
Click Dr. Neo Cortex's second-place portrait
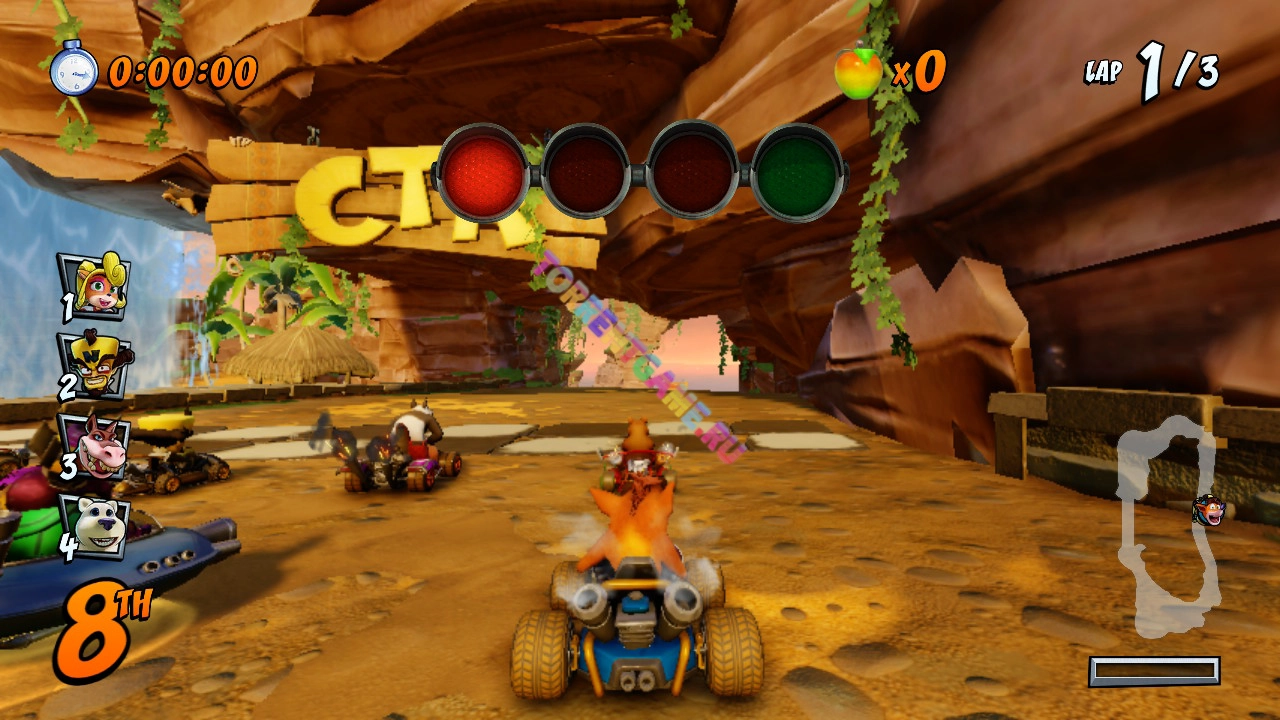[x=95, y=365]
